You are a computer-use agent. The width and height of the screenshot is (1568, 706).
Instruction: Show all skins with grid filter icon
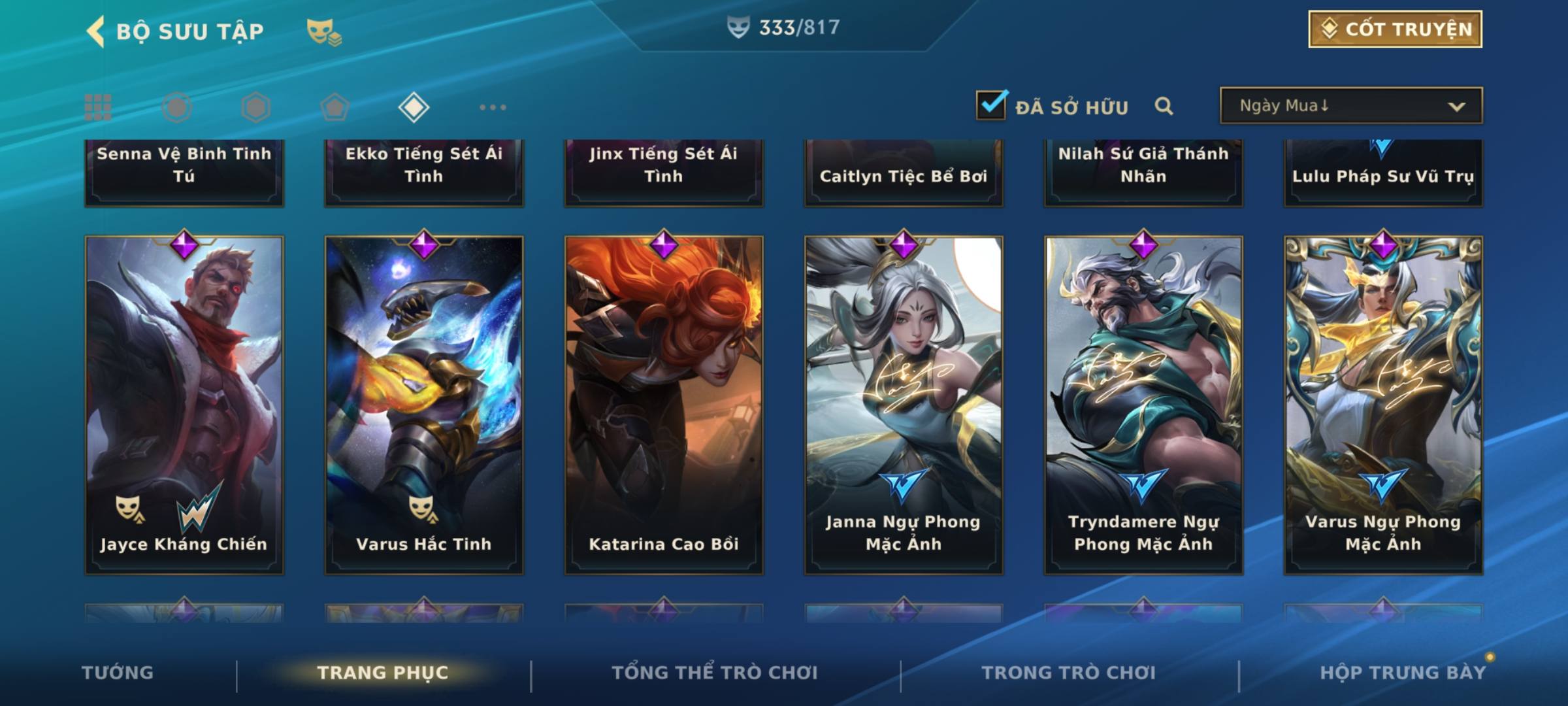point(98,107)
